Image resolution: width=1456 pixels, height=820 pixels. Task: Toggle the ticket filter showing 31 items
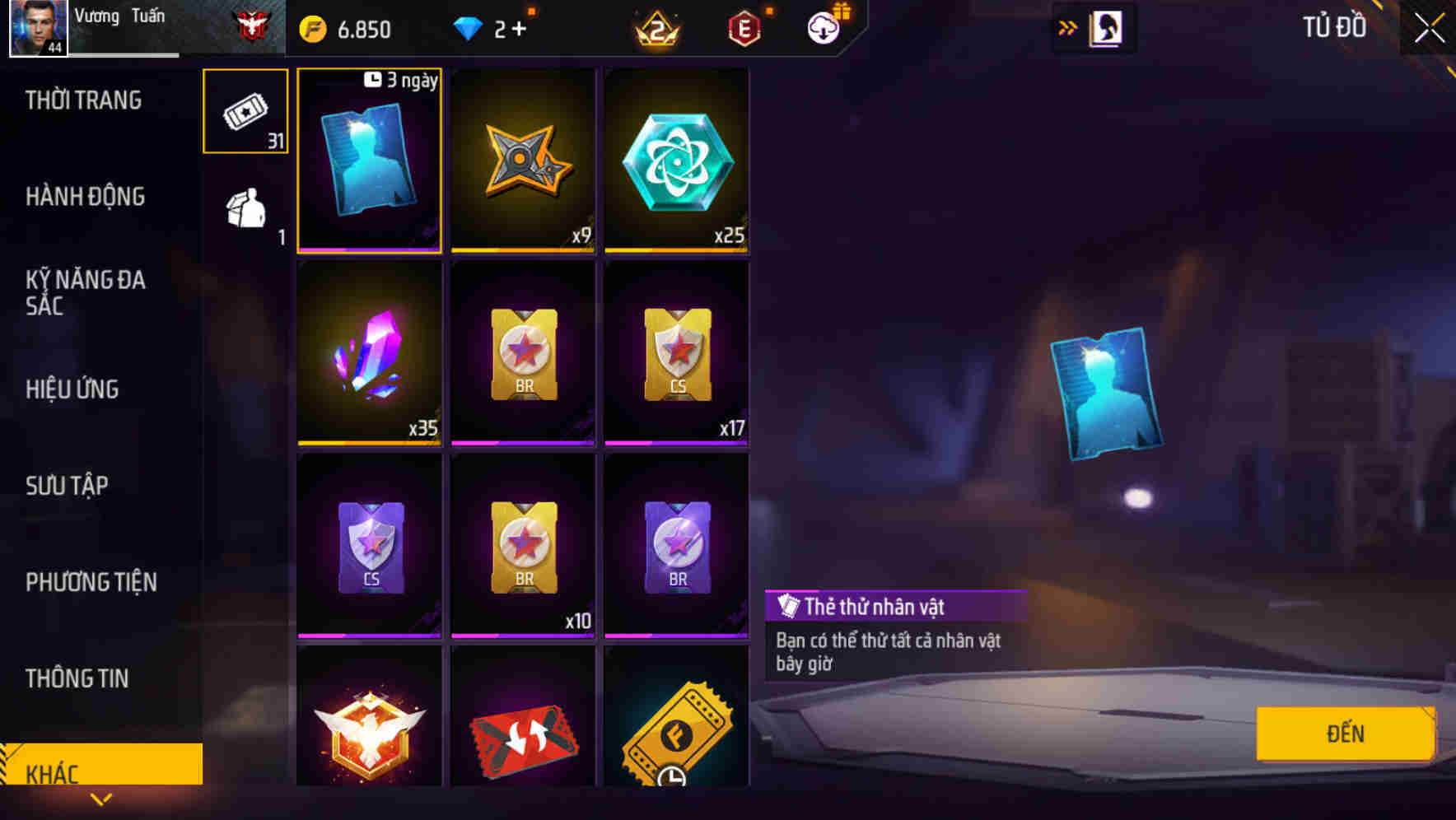pos(245,112)
